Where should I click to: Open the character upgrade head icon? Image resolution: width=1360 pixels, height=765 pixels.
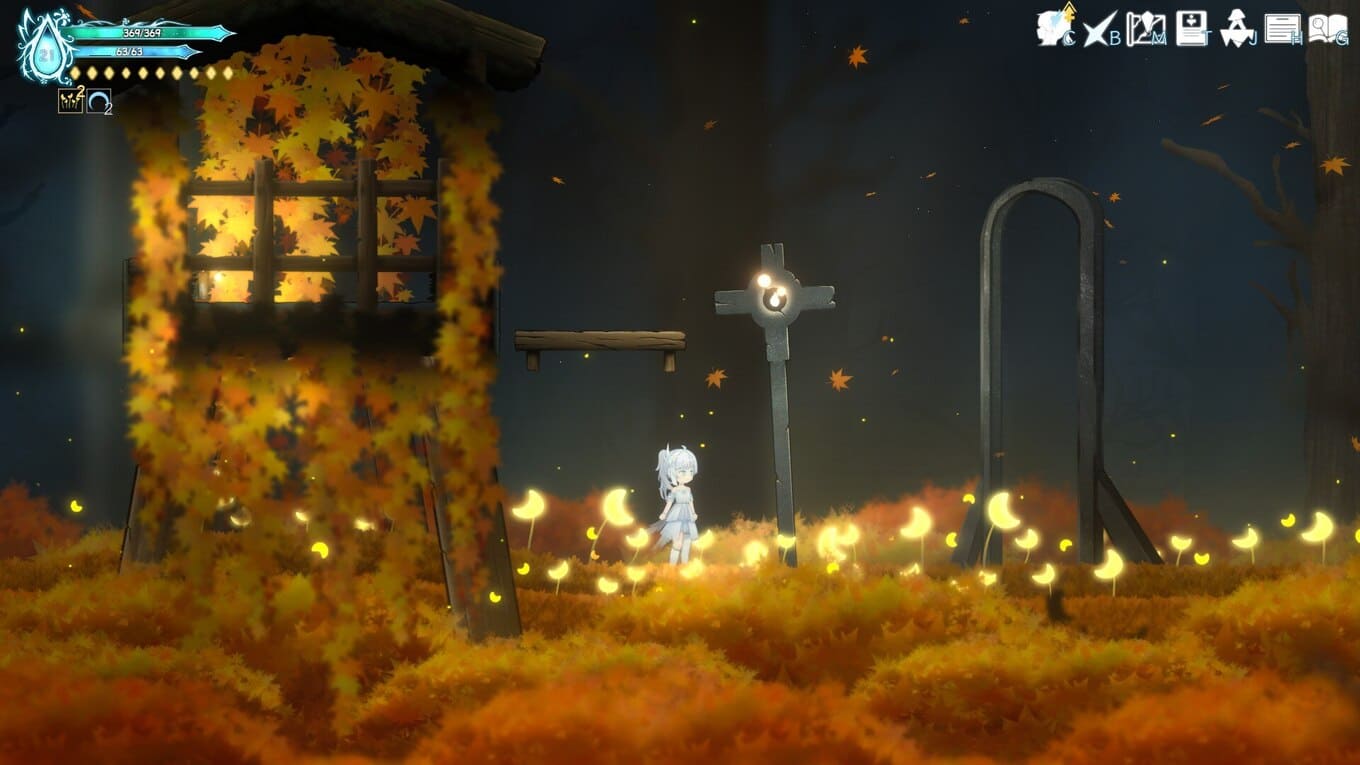[x=1053, y=27]
